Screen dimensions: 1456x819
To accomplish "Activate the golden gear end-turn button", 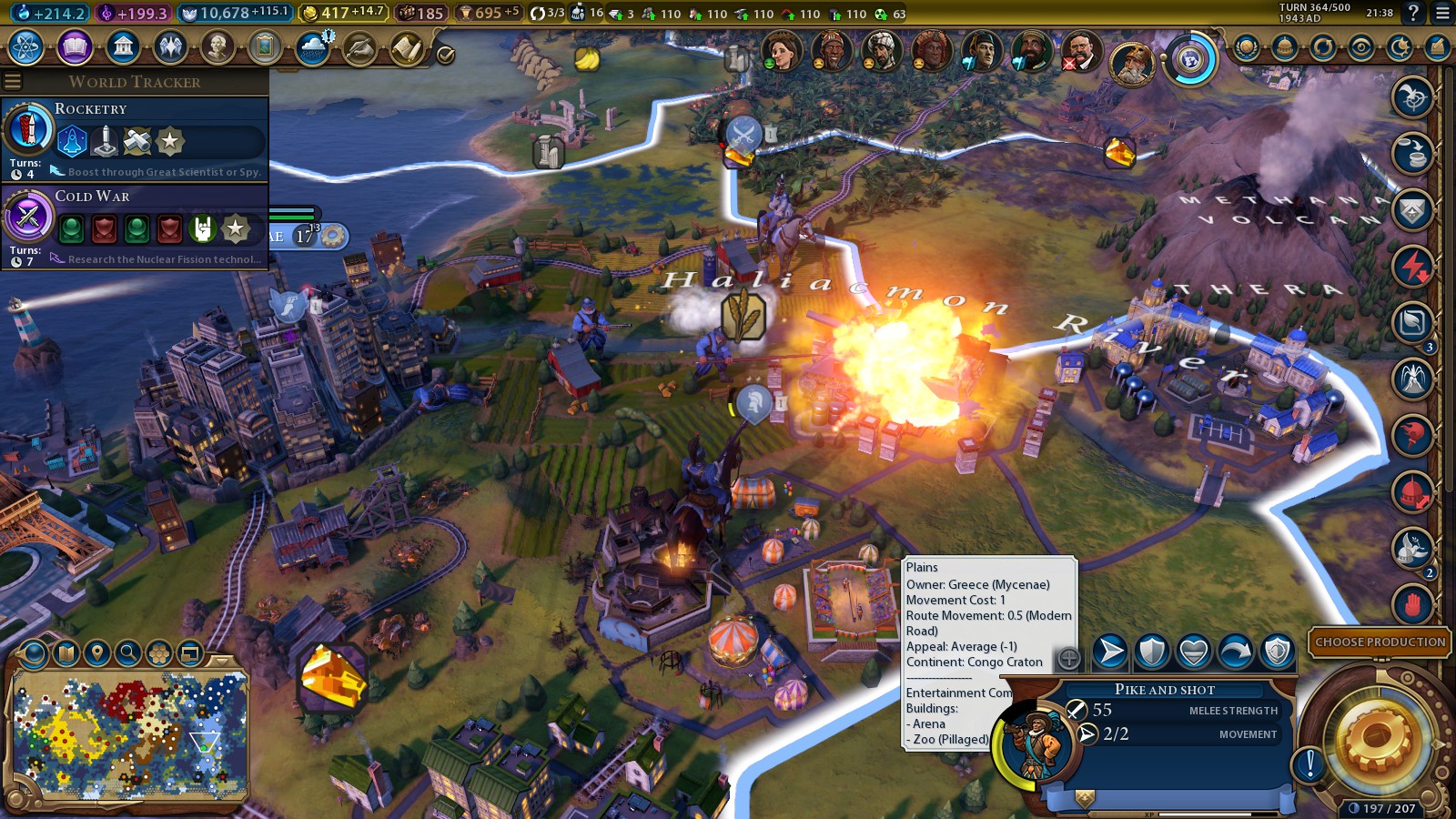I will tap(1374, 739).
